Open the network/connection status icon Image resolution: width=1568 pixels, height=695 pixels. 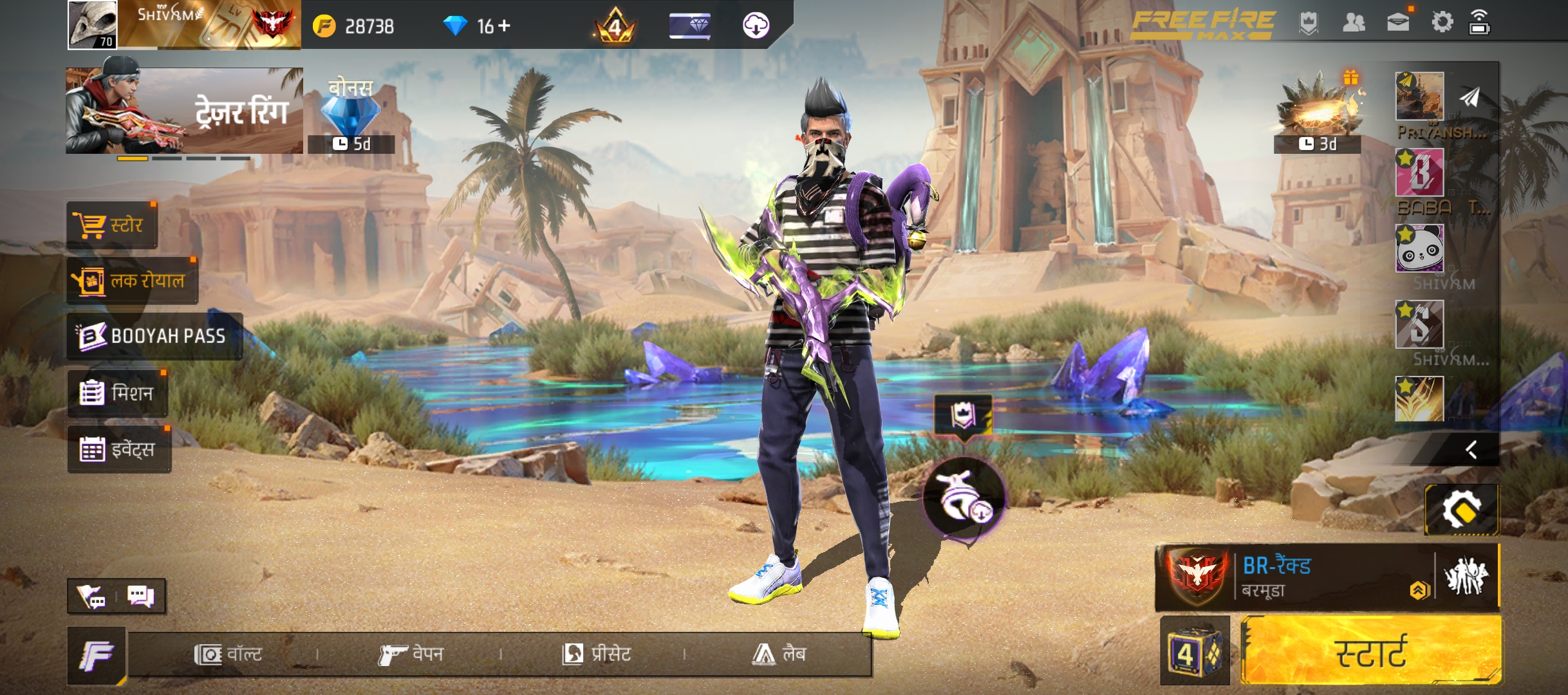(x=1478, y=23)
